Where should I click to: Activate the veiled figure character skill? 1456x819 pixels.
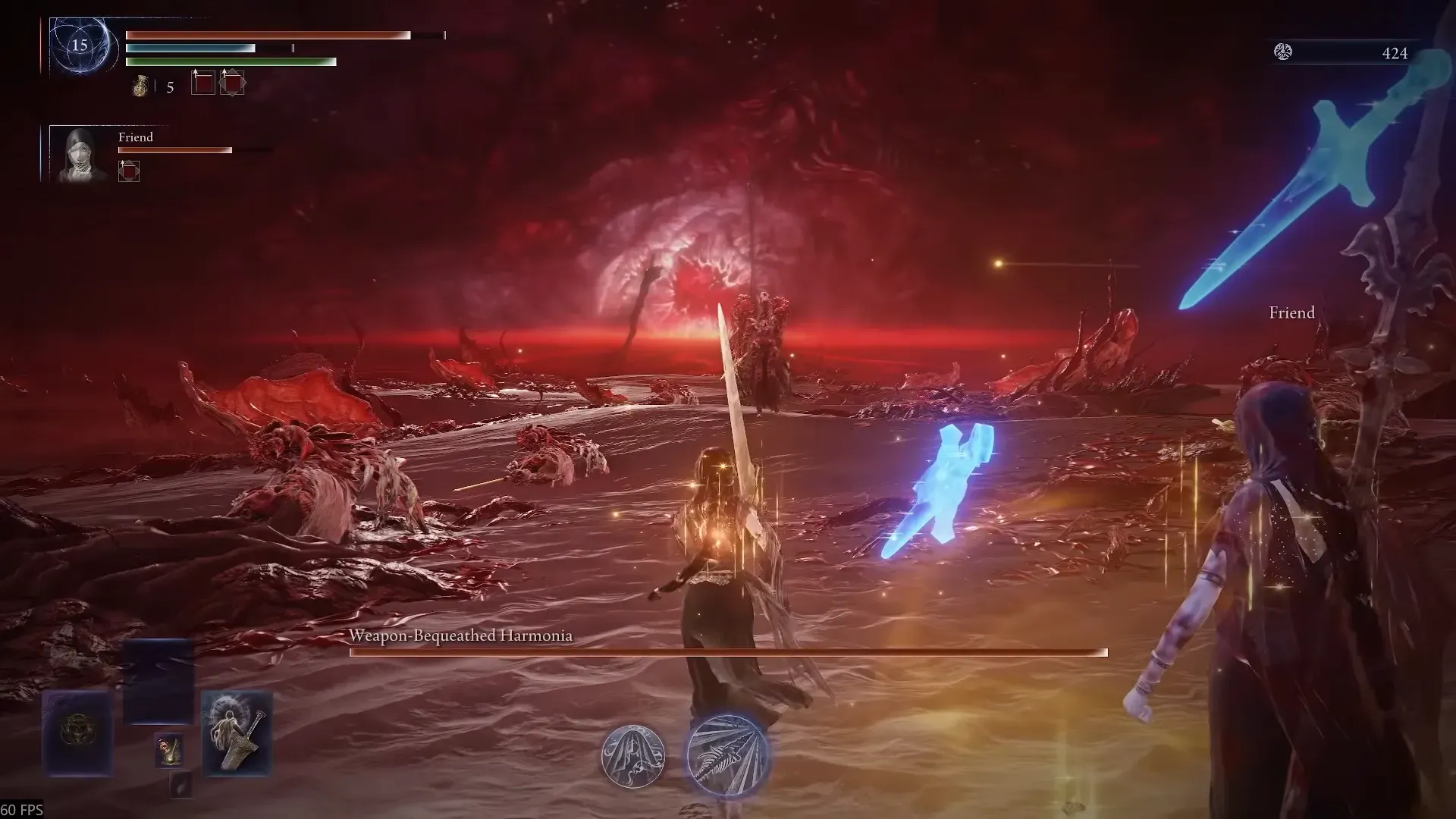pyautogui.click(x=633, y=755)
